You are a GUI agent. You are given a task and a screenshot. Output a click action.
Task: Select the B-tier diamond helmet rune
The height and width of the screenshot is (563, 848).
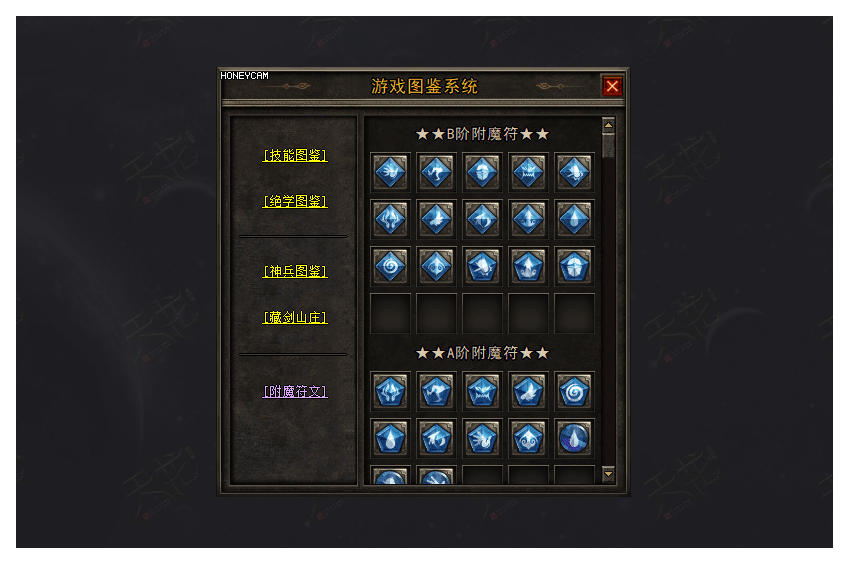[x=482, y=172]
